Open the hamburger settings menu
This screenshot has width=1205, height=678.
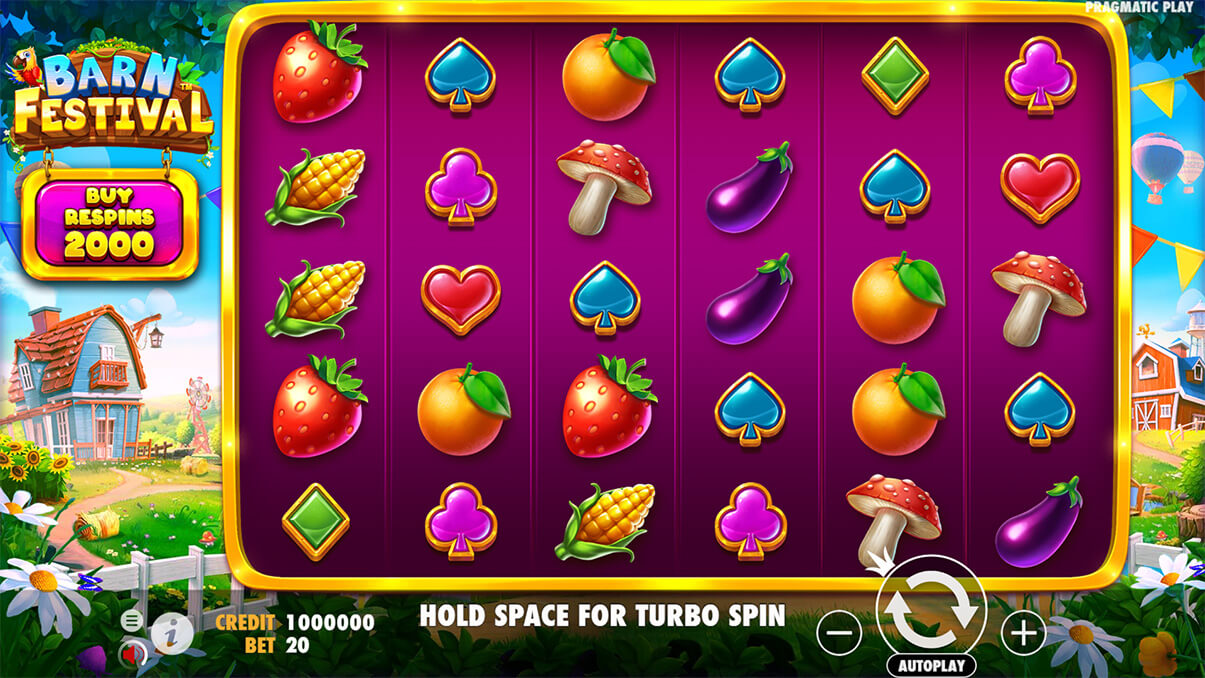tap(132, 620)
